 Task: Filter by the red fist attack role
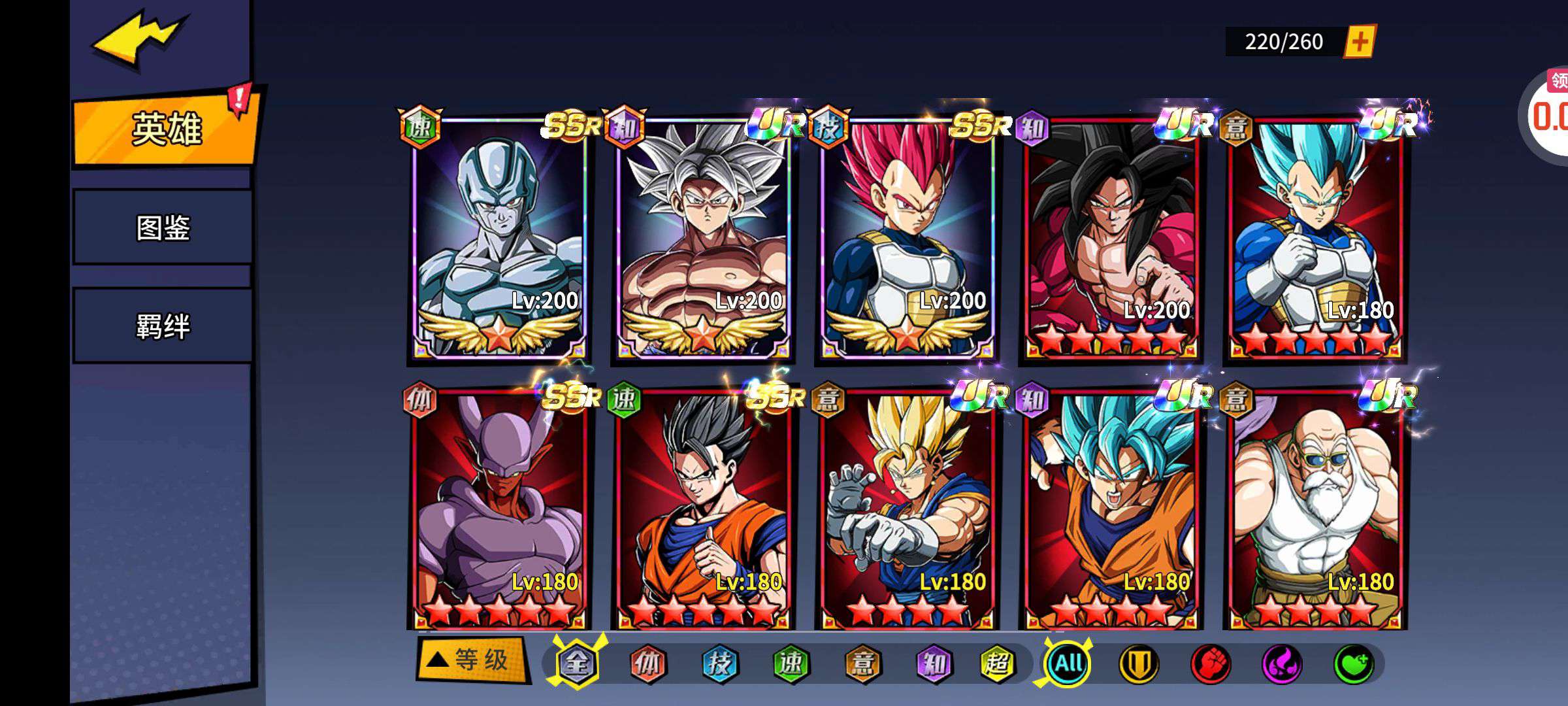[x=1210, y=664]
